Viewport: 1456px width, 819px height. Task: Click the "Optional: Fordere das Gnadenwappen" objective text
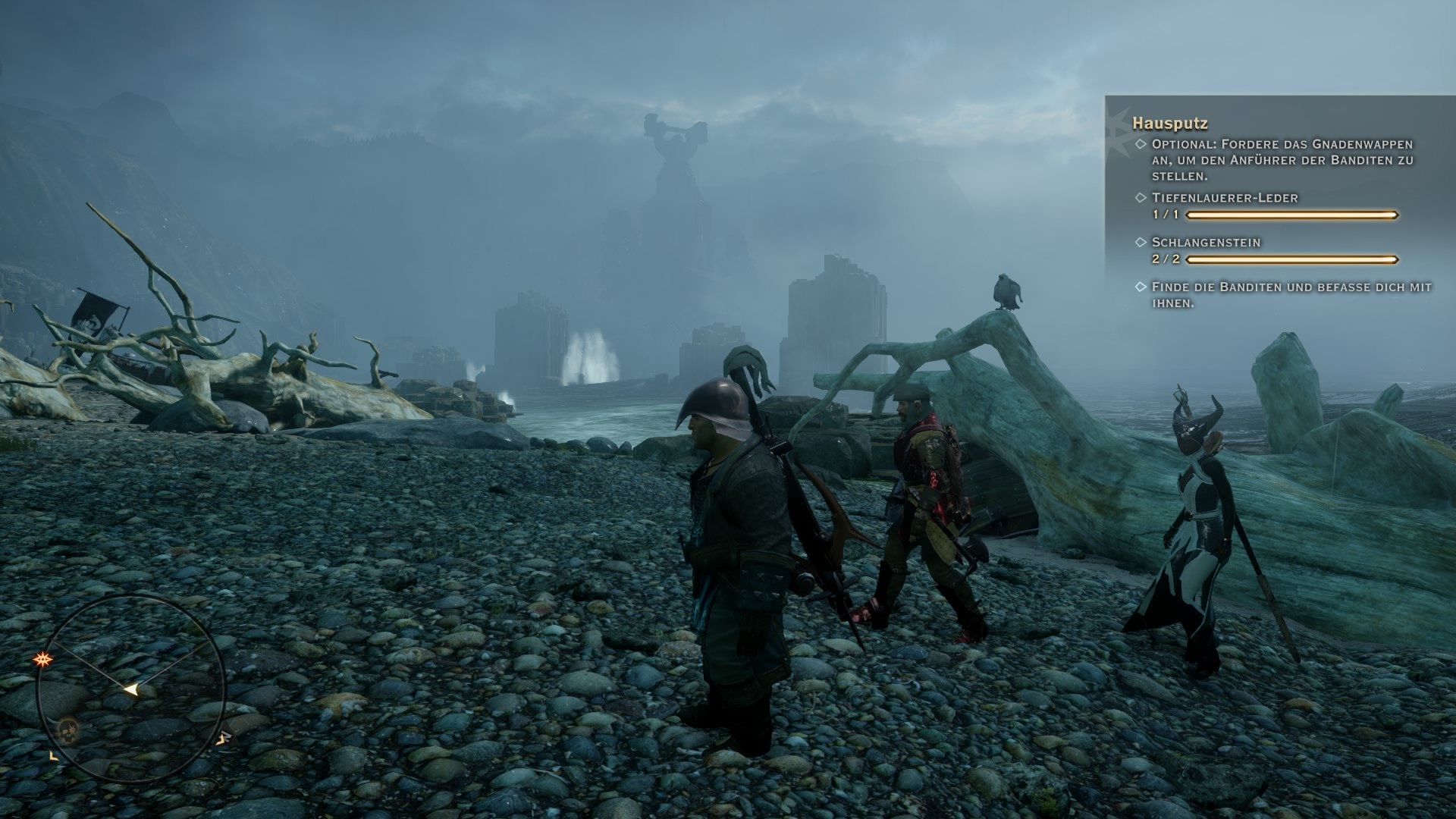pyautogui.click(x=1282, y=145)
